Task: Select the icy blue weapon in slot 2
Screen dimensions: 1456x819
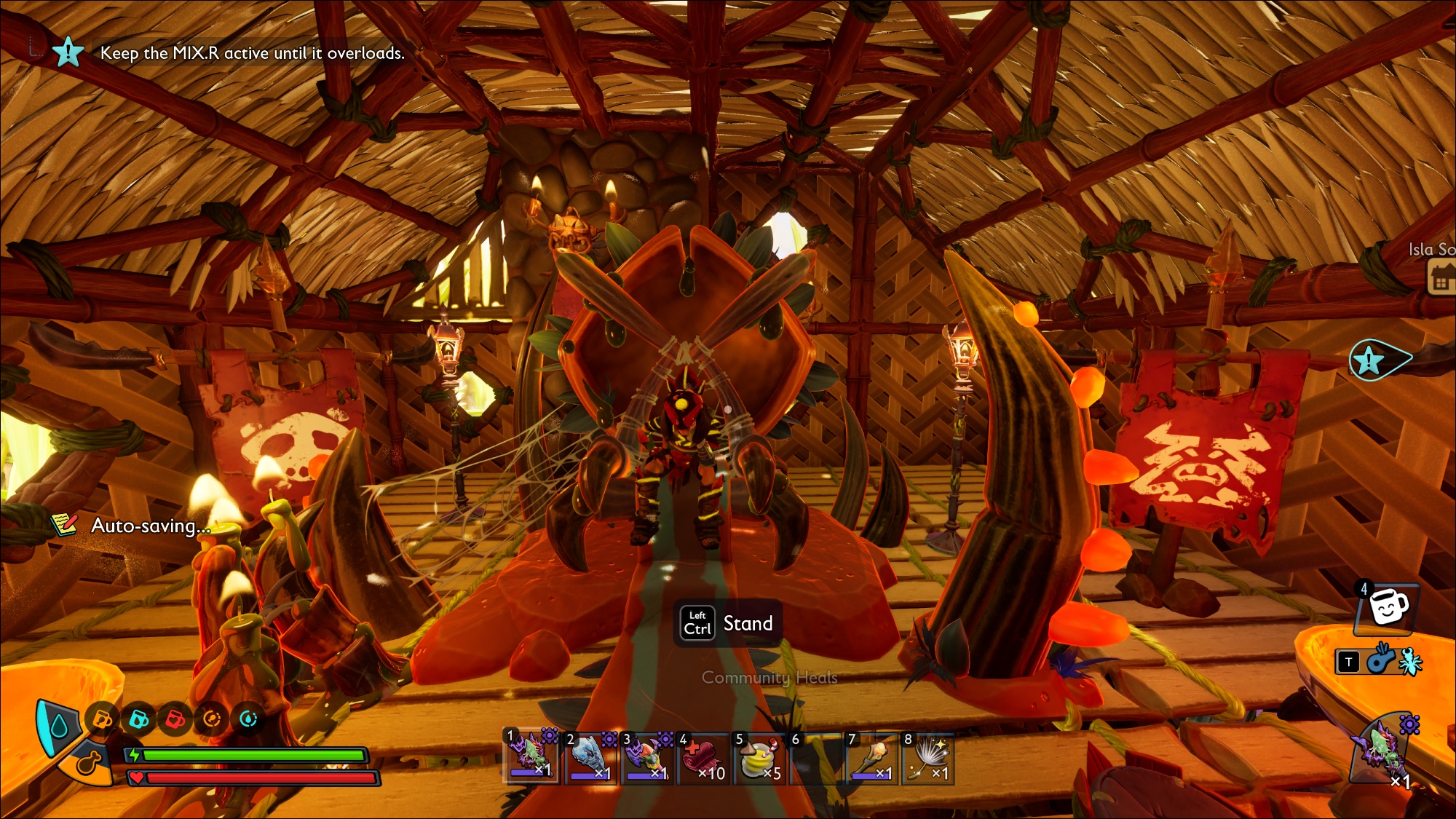Action: click(x=588, y=757)
